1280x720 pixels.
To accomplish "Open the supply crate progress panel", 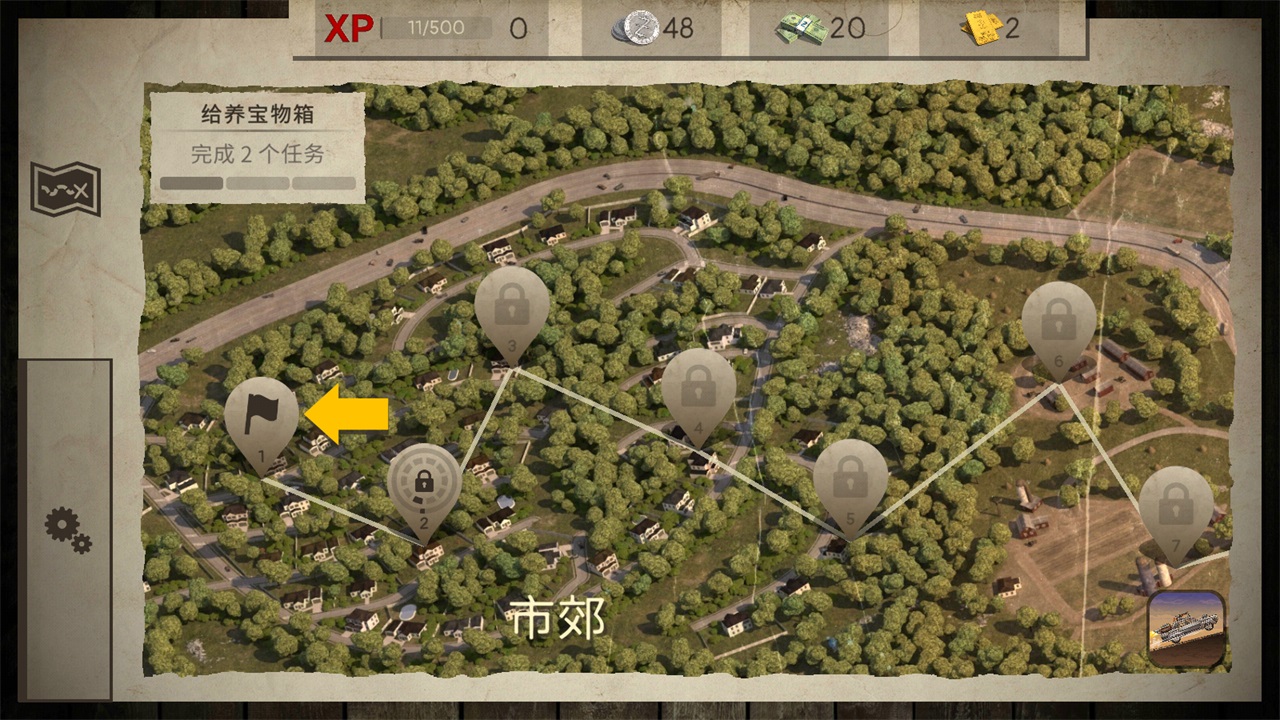I will [257, 147].
